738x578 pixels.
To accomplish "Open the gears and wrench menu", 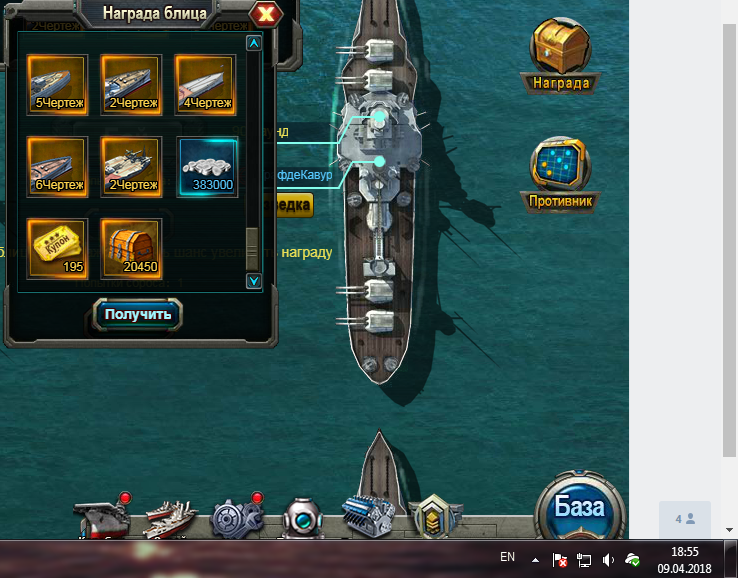I will 236,518.
